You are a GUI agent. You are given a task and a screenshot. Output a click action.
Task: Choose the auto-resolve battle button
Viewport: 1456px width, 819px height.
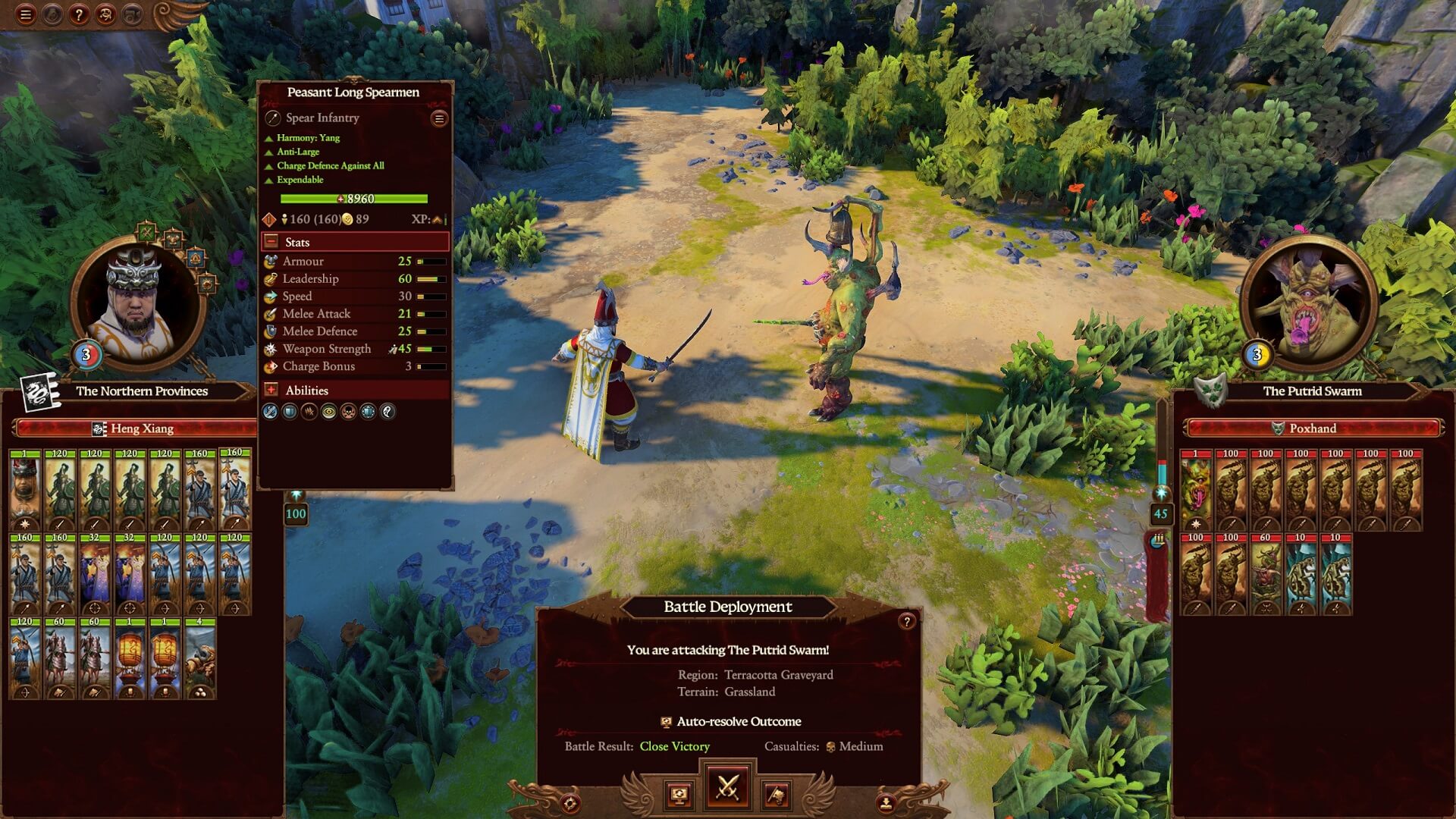[679, 795]
